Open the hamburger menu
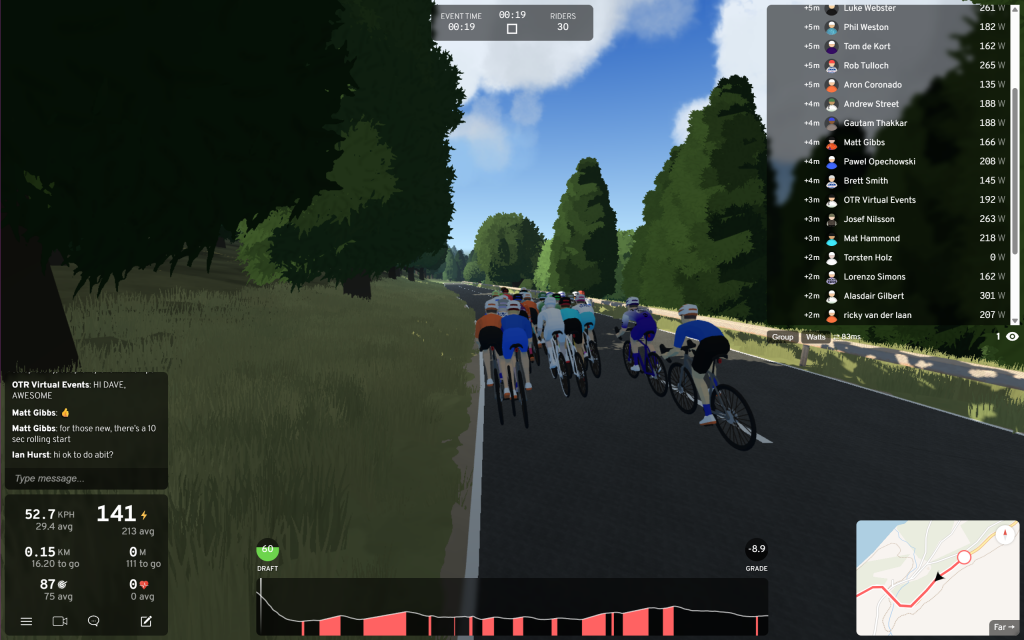1024x640 pixels. click(x=27, y=621)
